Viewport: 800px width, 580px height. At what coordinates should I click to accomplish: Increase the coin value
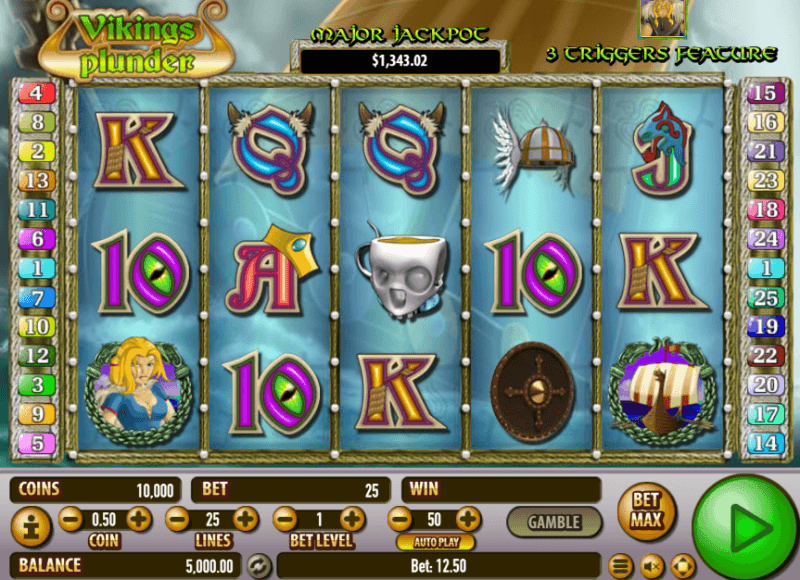point(139,519)
